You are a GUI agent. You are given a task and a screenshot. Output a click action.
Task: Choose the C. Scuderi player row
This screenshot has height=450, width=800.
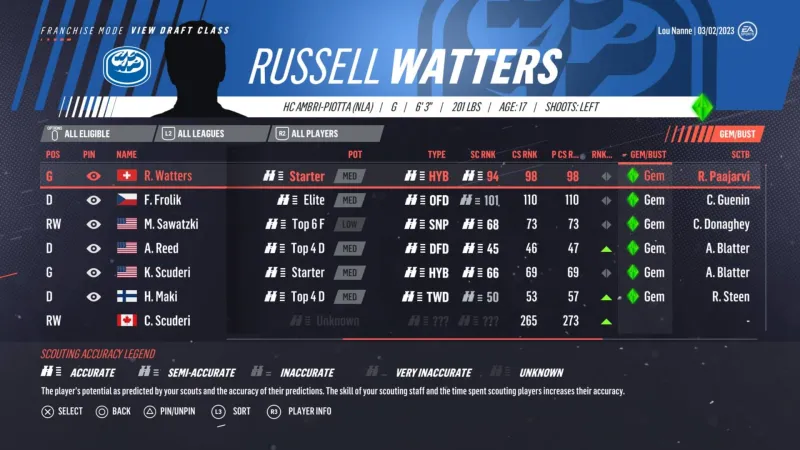coord(400,321)
